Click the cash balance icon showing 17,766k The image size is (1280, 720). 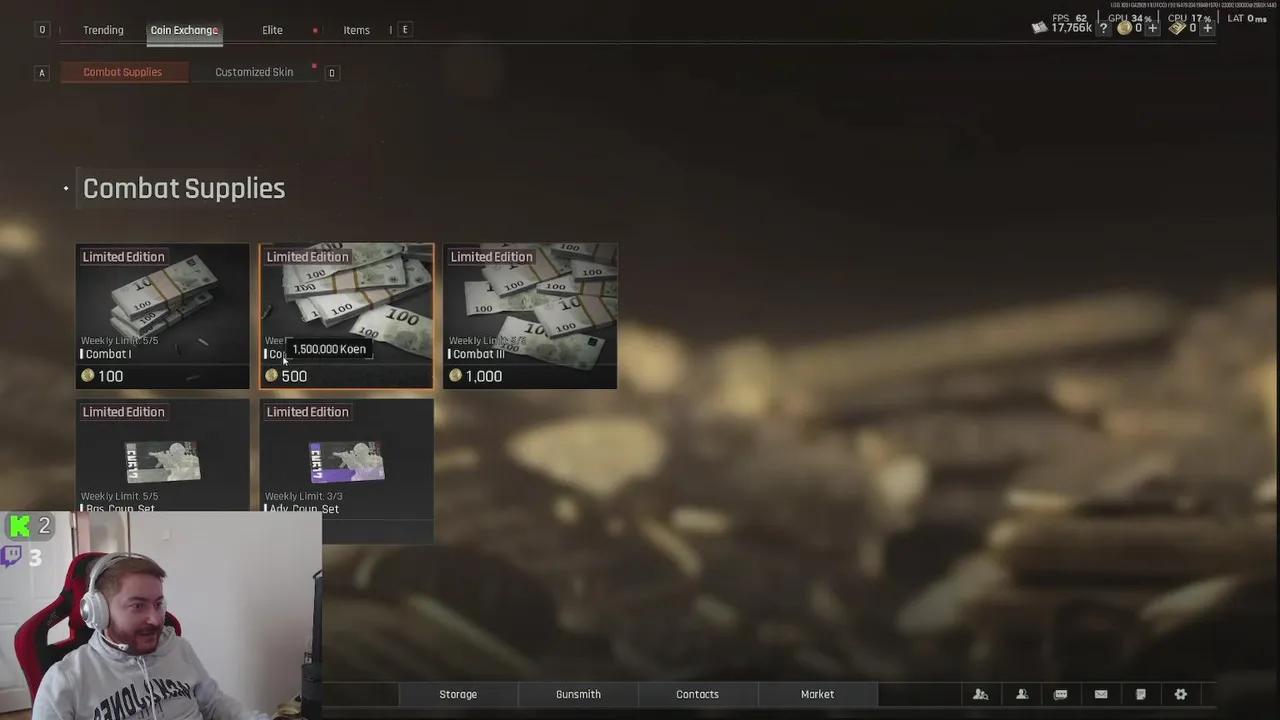point(1040,28)
